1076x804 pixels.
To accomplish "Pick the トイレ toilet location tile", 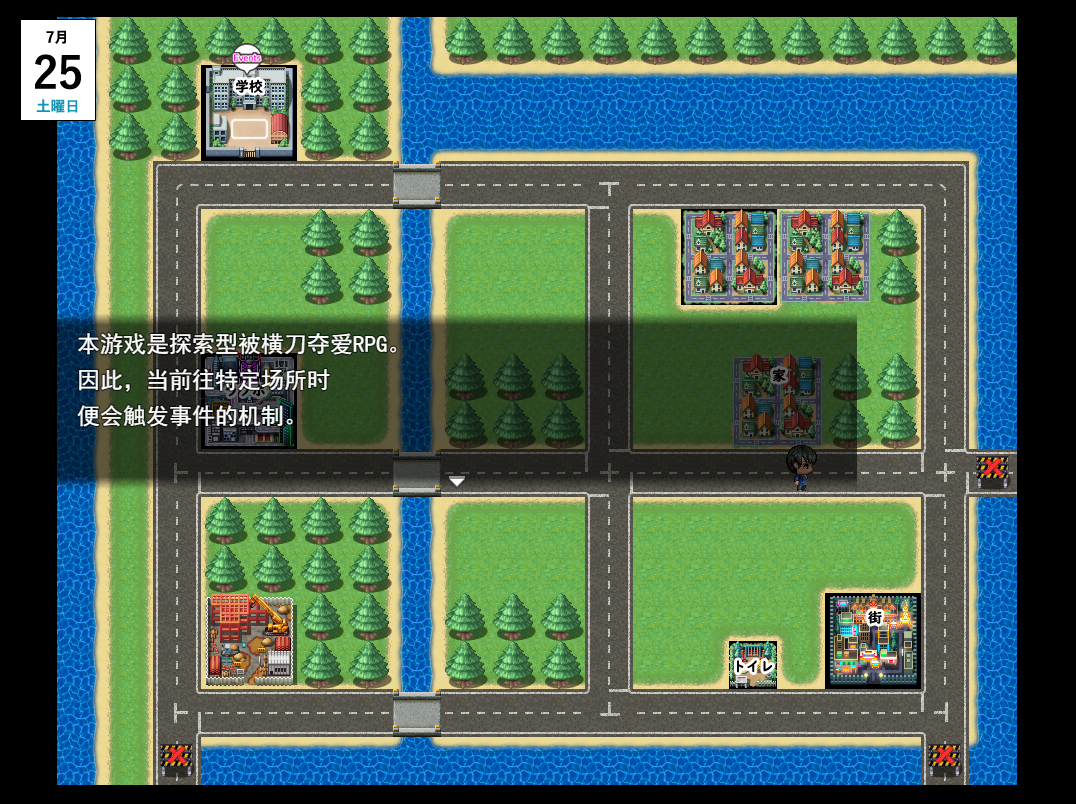I will click(x=753, y=665).
